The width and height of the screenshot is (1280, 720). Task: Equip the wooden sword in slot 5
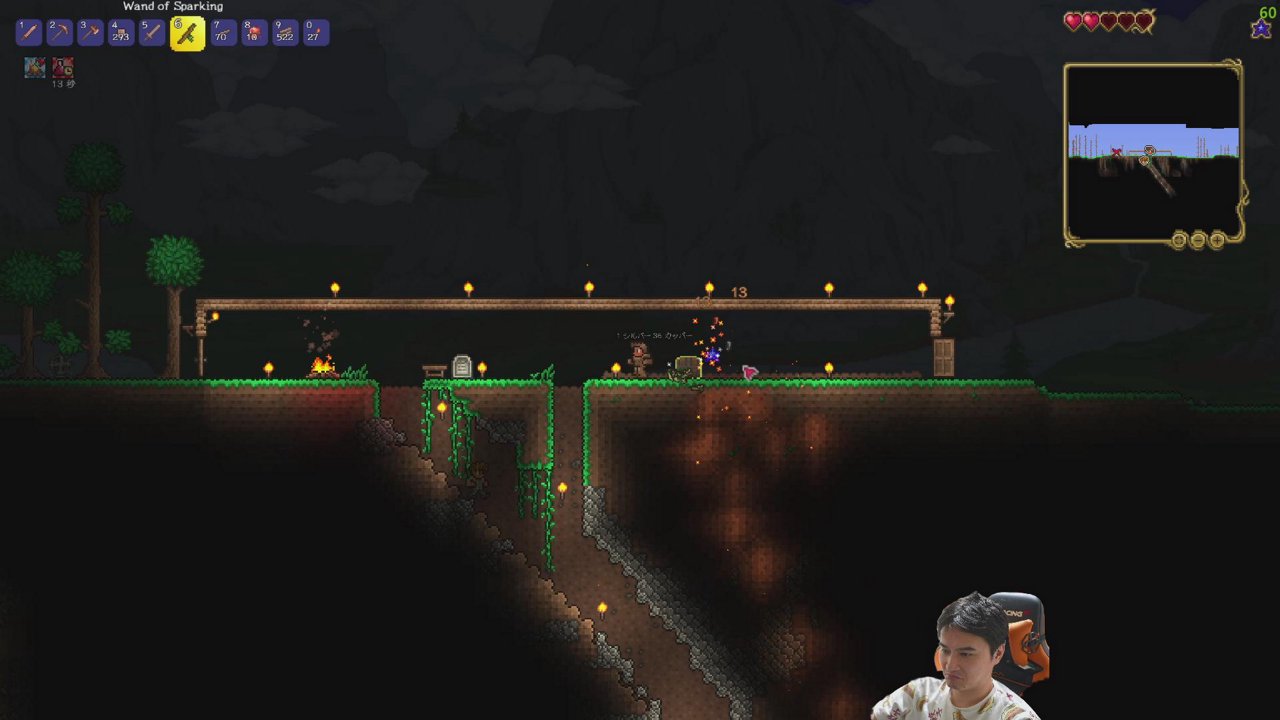coord(152,32)
